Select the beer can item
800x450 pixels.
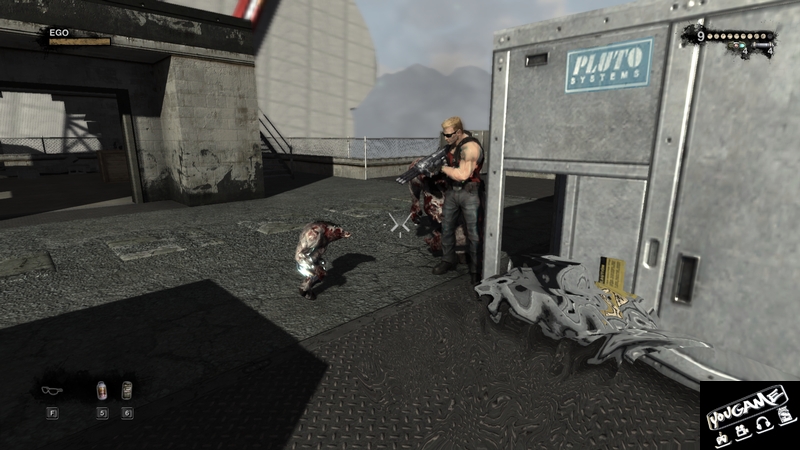click(127, 390)
